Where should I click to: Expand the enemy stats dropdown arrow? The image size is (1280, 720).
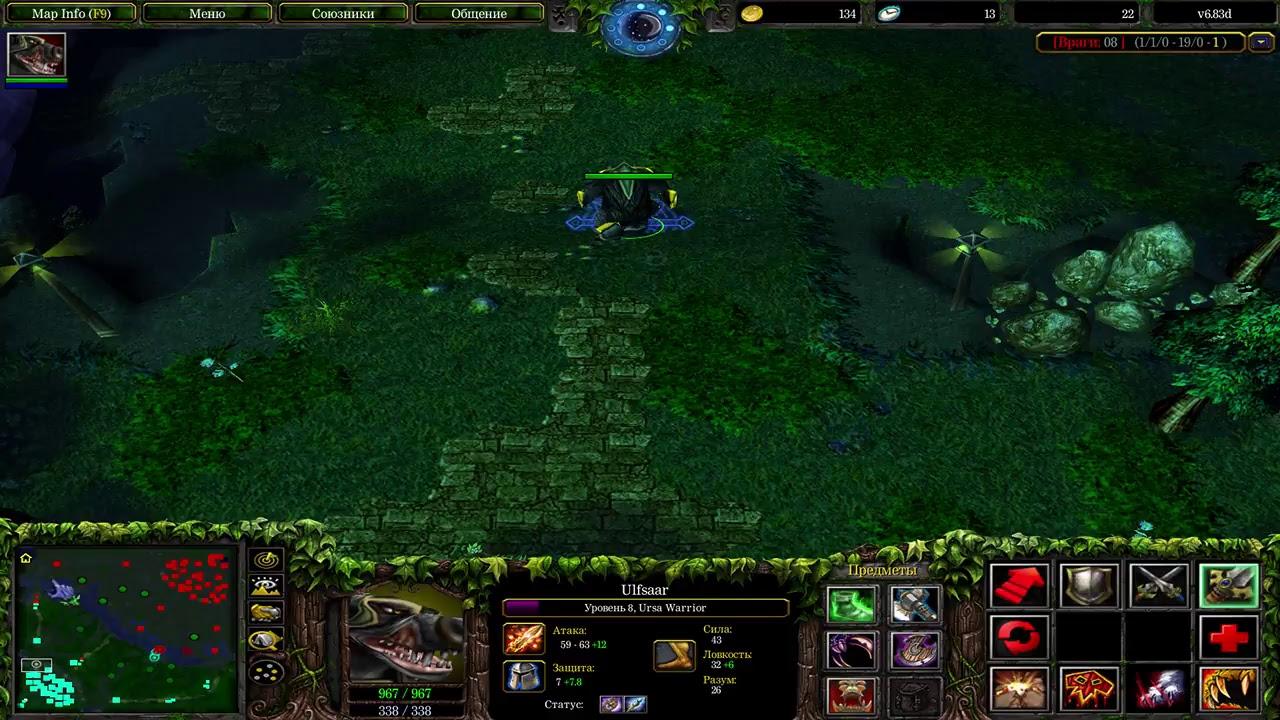pos(1262,43)
